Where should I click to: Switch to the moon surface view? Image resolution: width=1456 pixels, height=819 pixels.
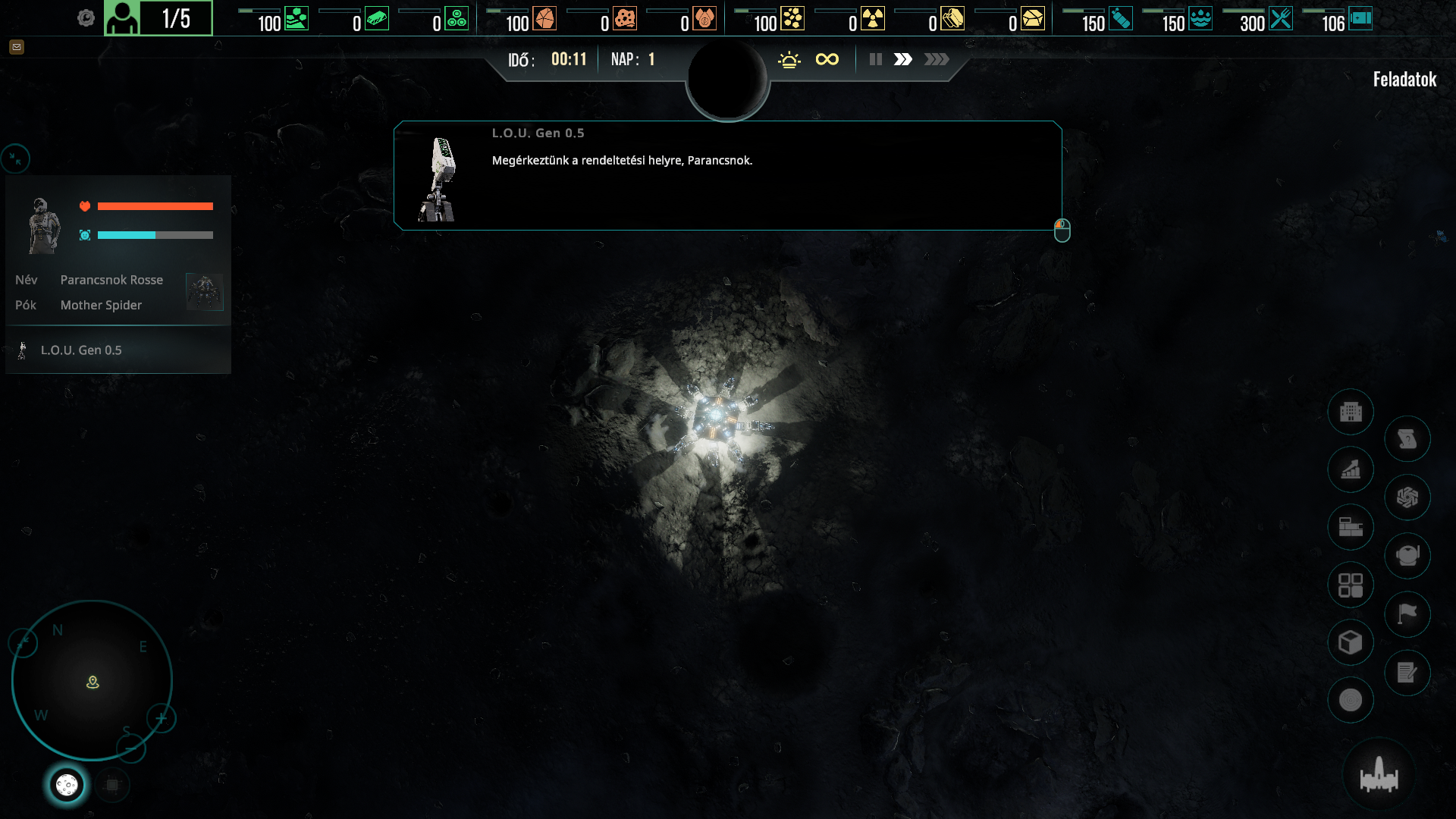pyautogui.click(x=67, y=785)
